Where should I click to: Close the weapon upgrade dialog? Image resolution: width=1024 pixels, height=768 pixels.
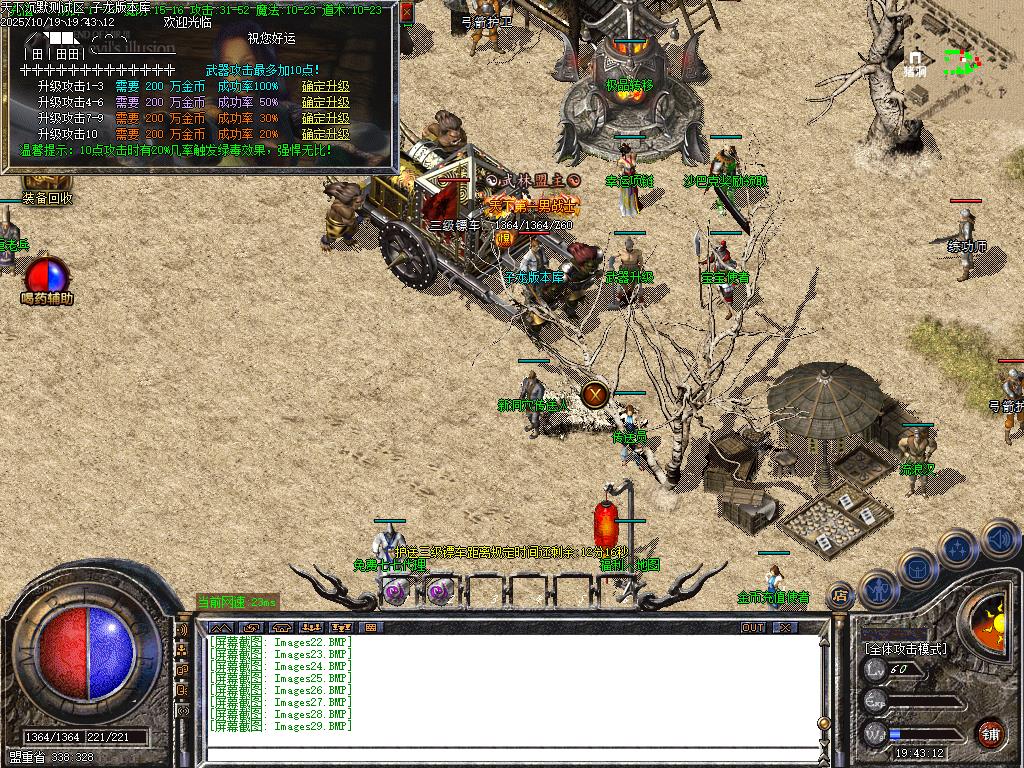click(407, 13)
